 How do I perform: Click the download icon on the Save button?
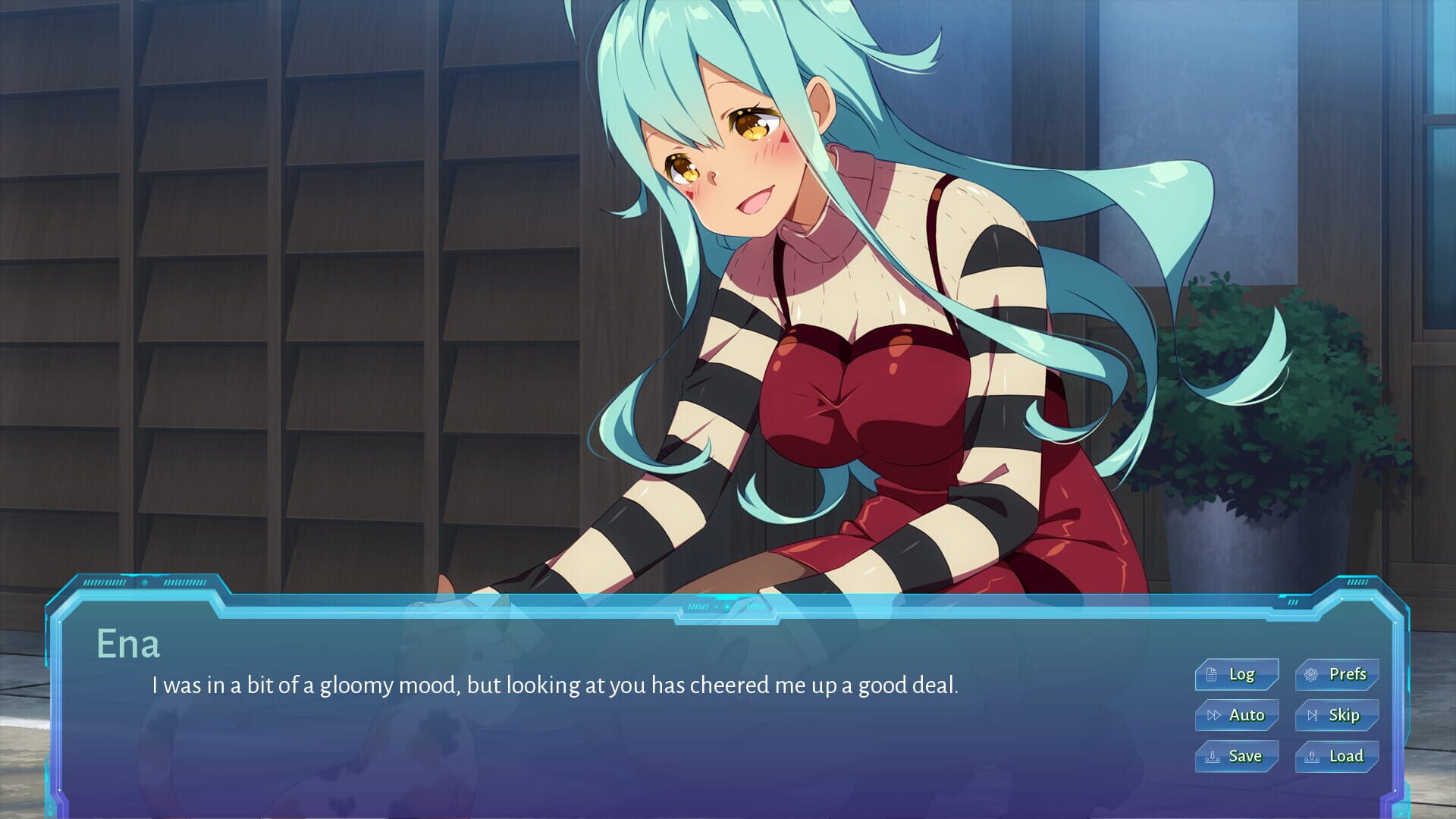(x=1212, y=757)
